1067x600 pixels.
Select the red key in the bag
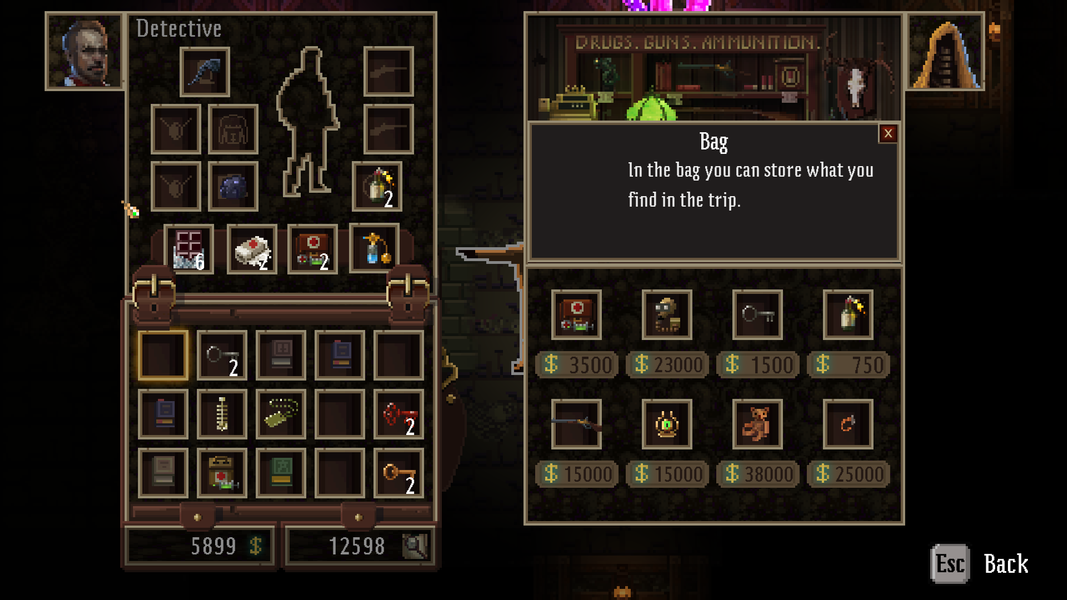coord(398,413)
